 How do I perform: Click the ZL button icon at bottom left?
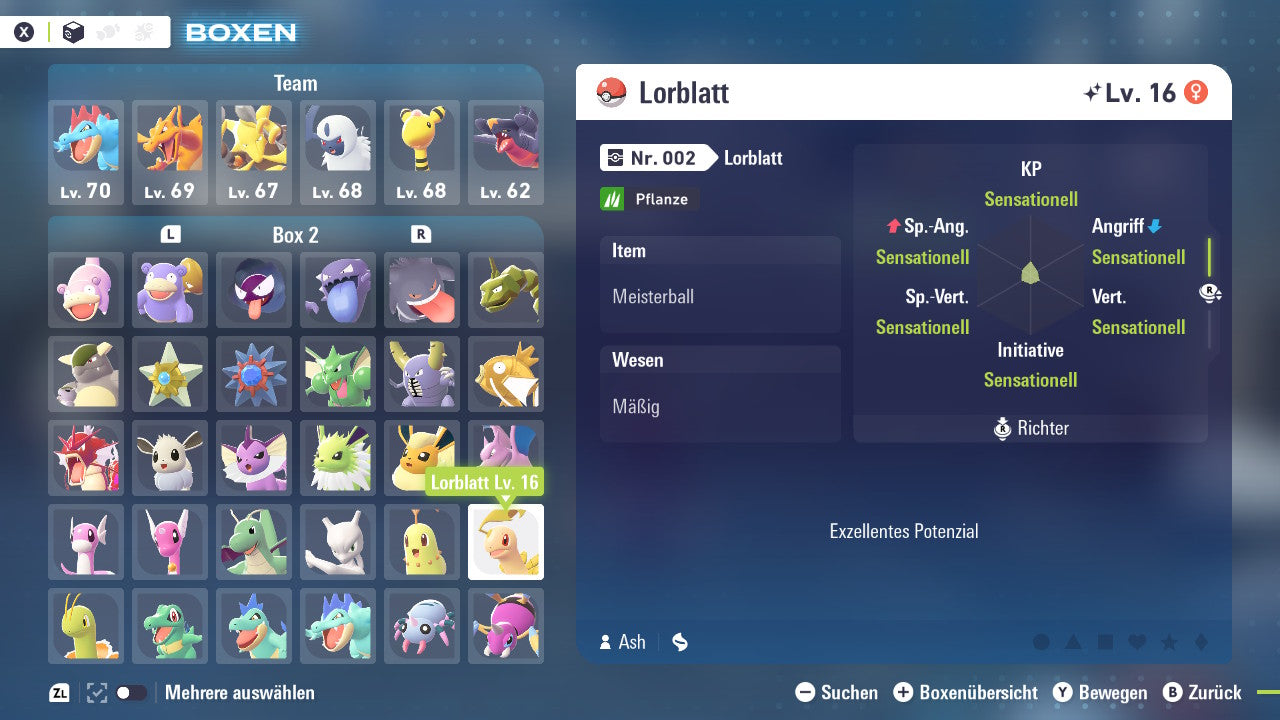pyautogui.click(x=57, y=691)
